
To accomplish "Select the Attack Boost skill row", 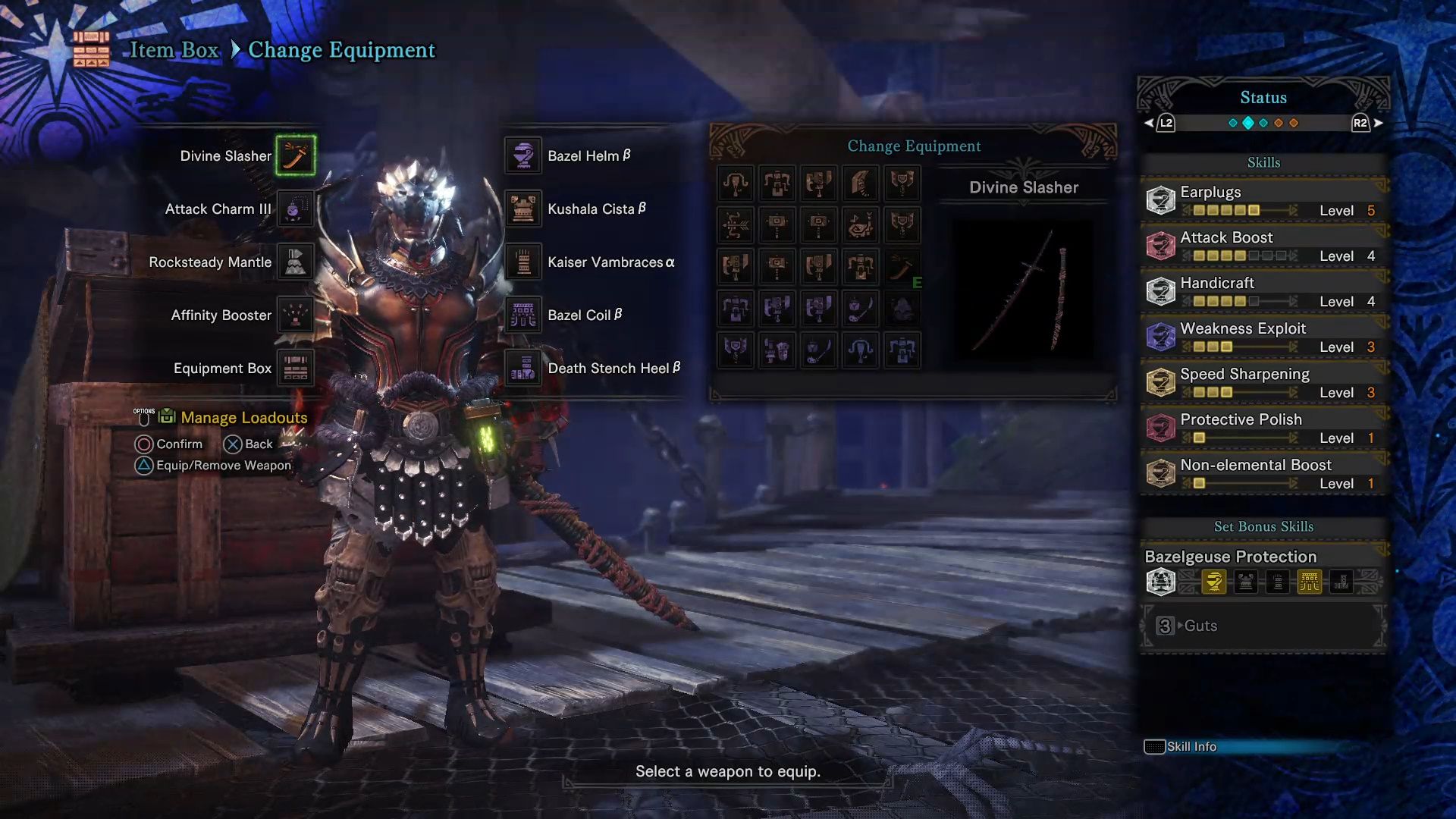I will point(1263,246).
